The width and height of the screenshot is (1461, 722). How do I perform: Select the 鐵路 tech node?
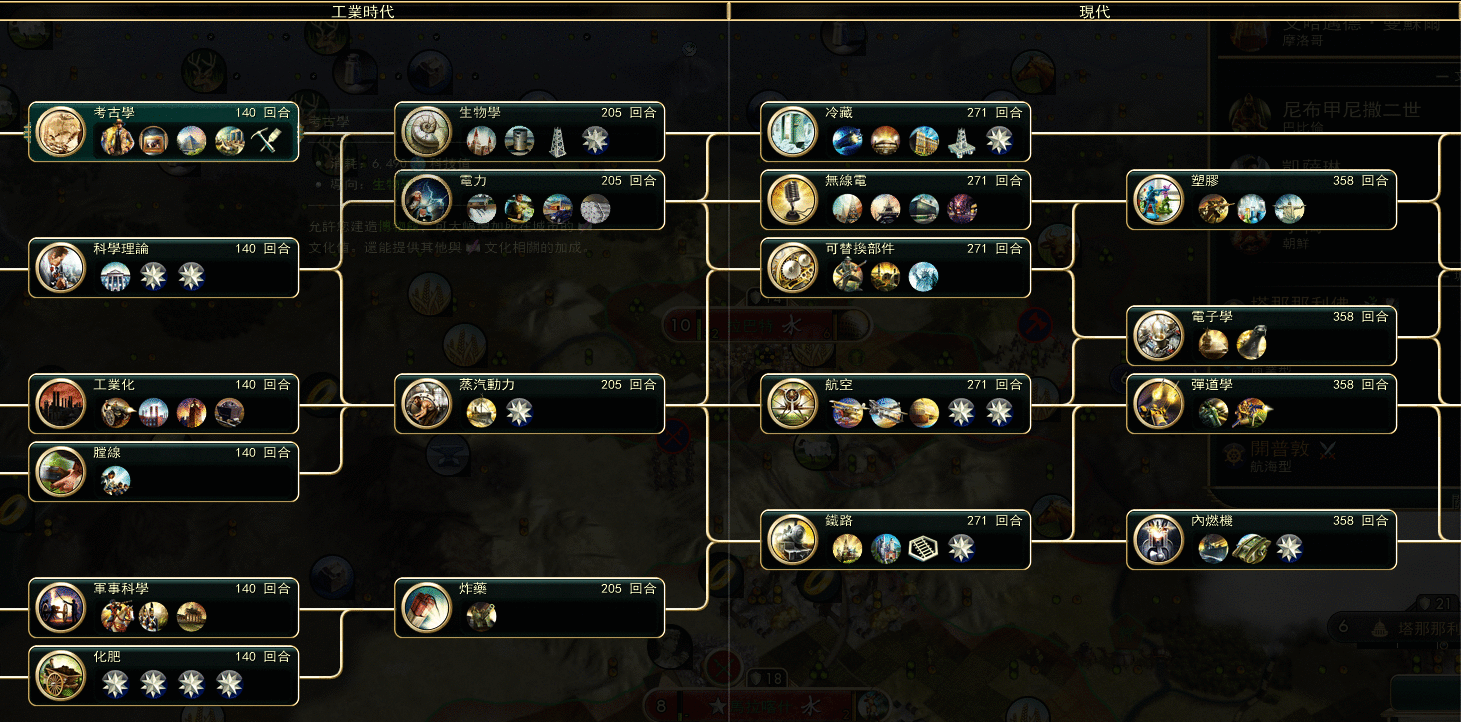click(x=895, y=539)
